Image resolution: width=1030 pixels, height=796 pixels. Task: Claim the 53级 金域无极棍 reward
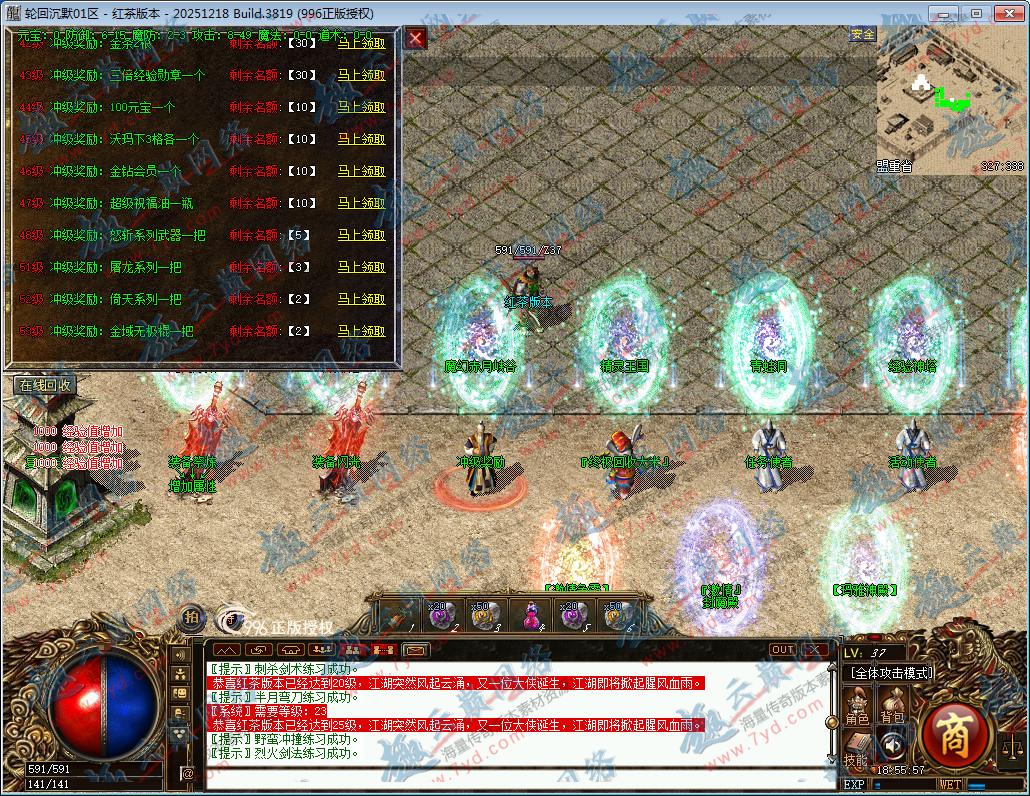(361, 331)
